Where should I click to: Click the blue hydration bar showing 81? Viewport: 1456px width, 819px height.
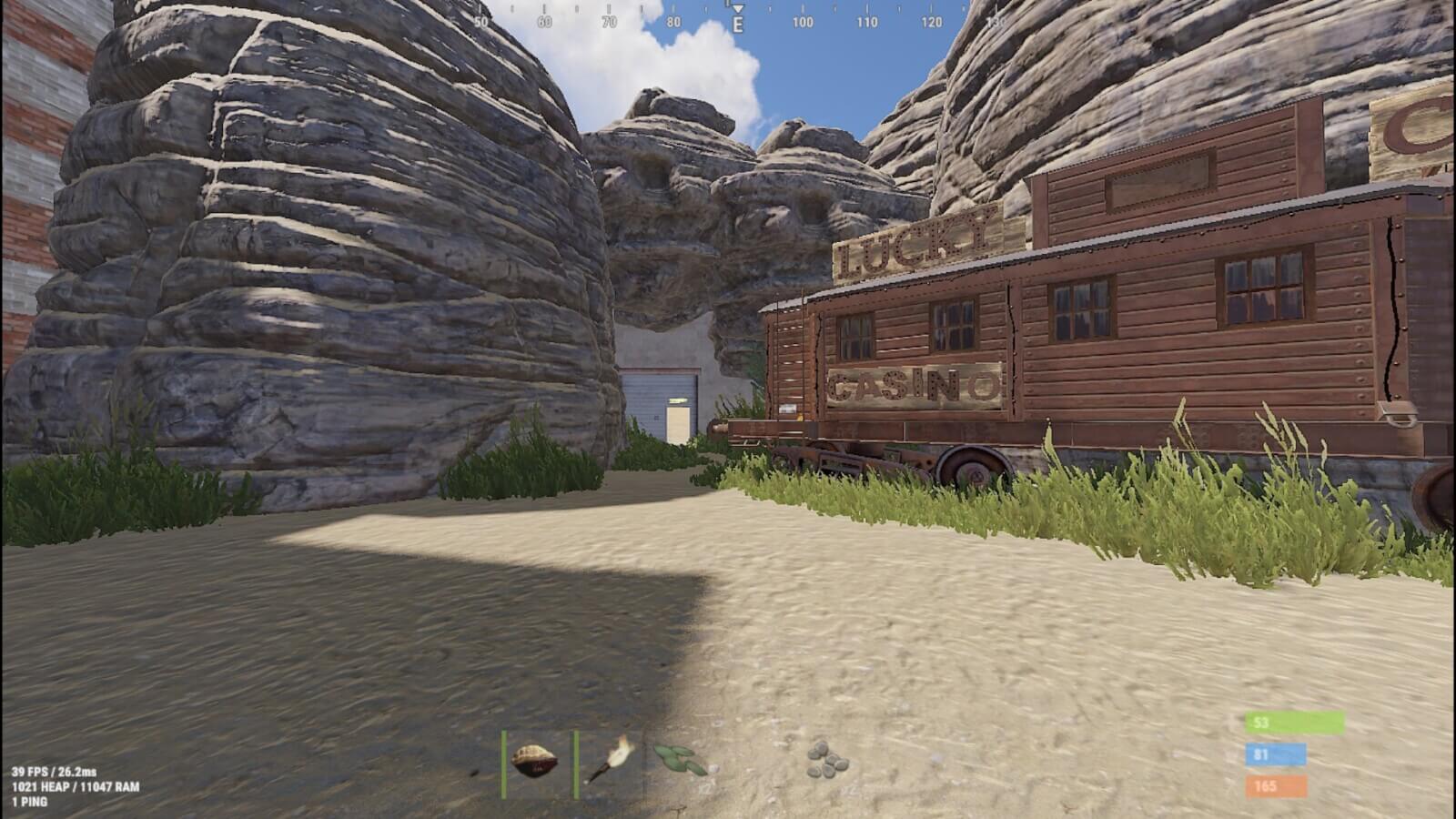1274,753
